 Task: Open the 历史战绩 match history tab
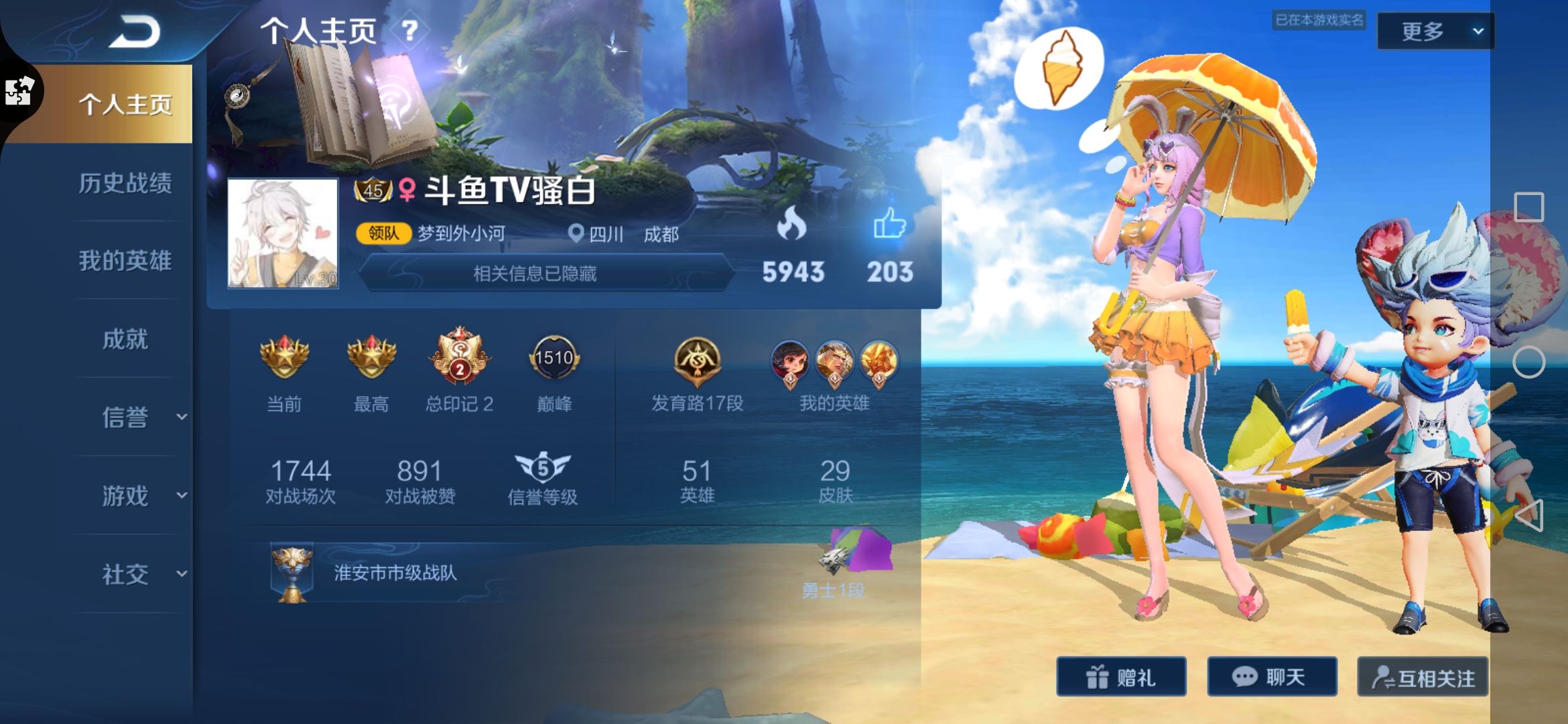125,183
